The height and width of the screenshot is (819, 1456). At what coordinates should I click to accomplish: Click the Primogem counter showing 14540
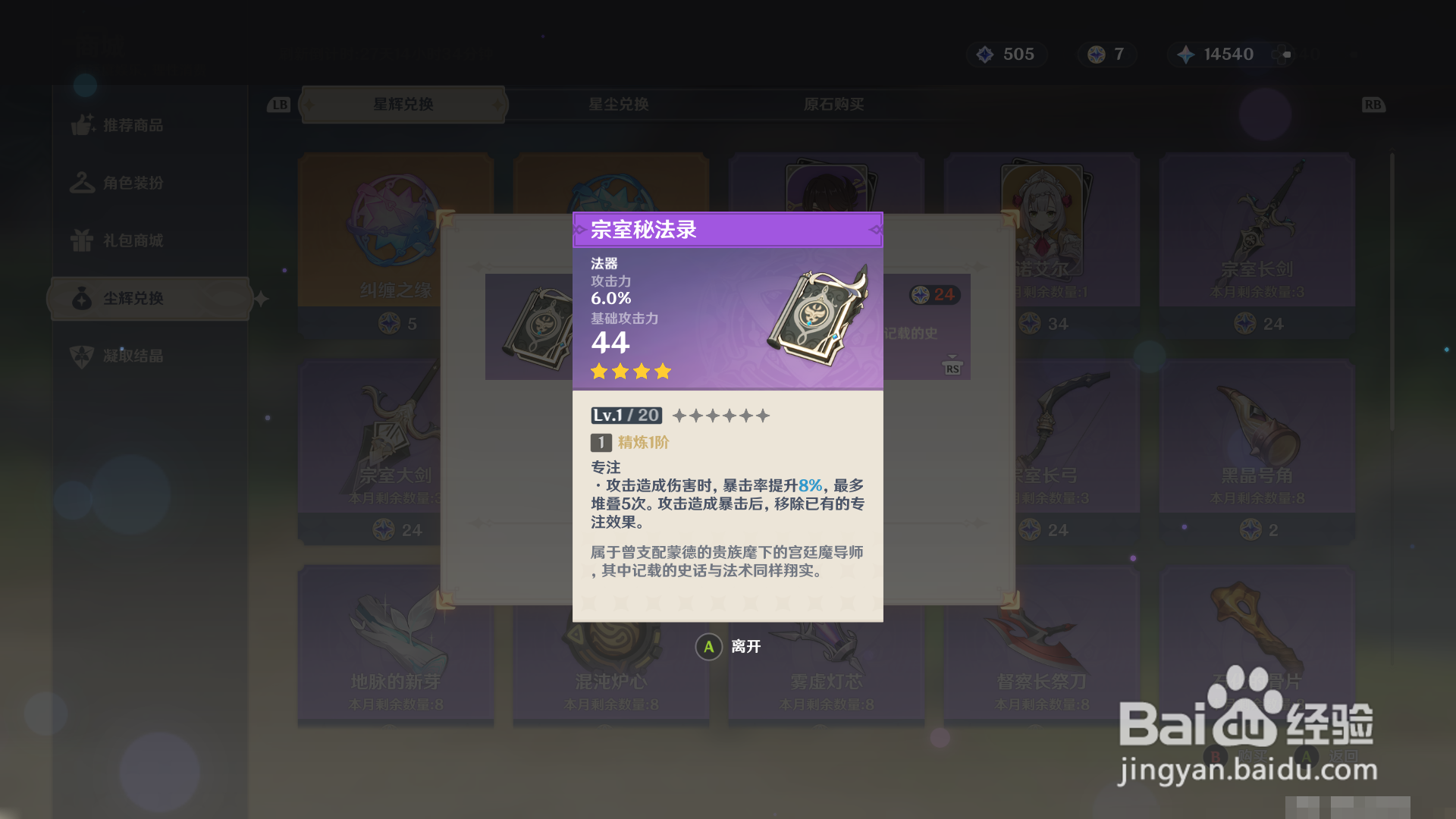[x=1219, y=54]
